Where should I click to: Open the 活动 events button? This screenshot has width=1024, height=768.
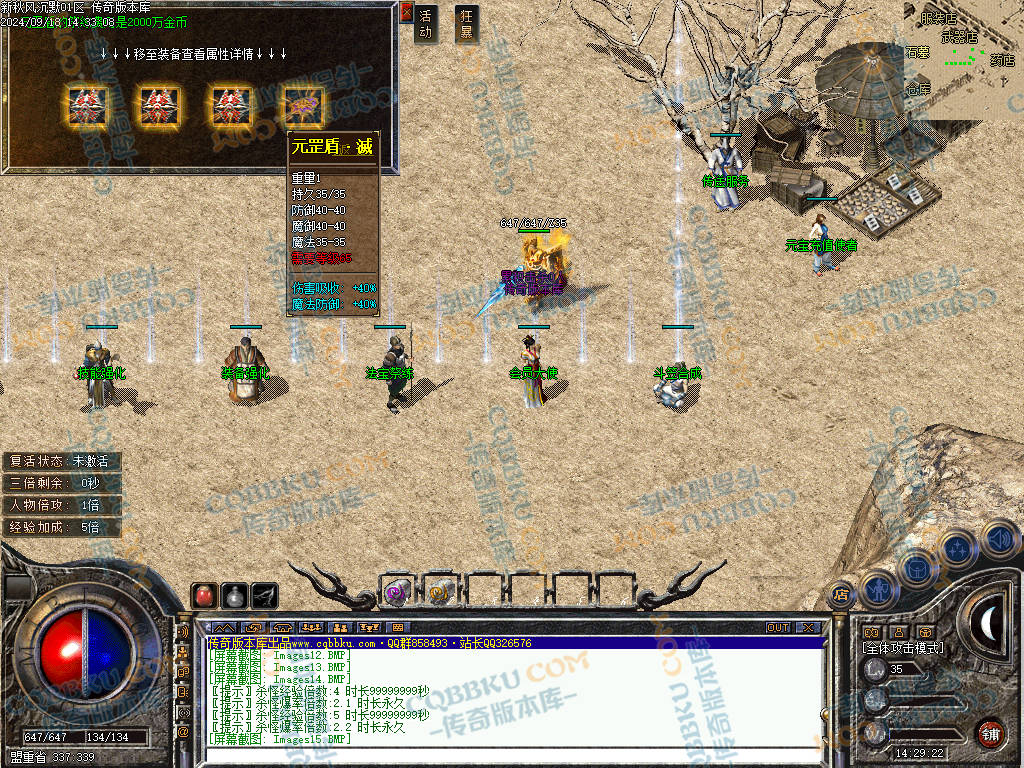pos(426,24)
